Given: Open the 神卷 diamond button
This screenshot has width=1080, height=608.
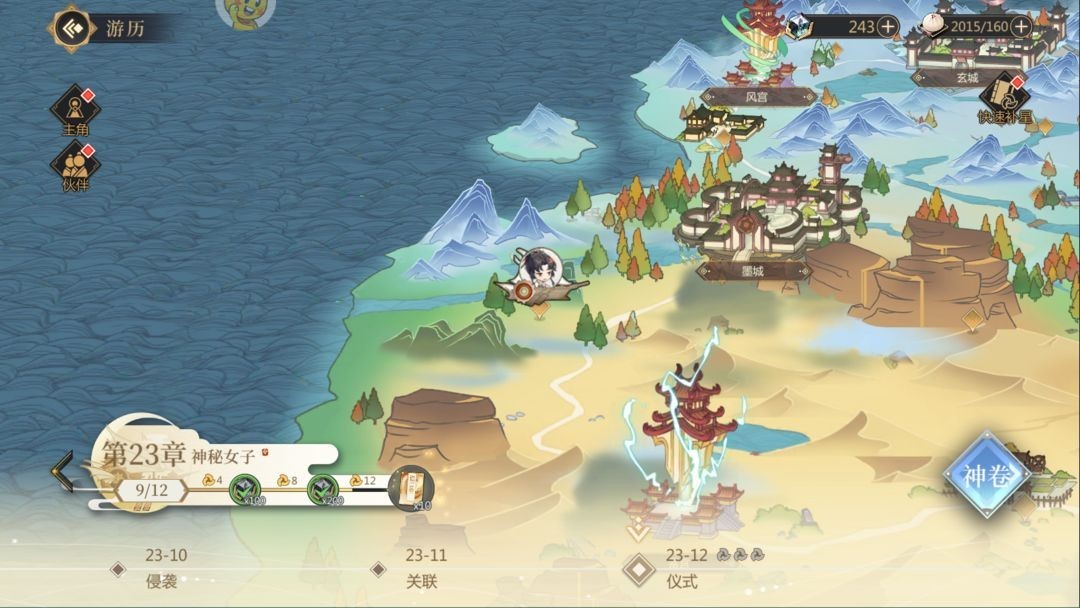Looking at the screenshot, I should (988, 476).
